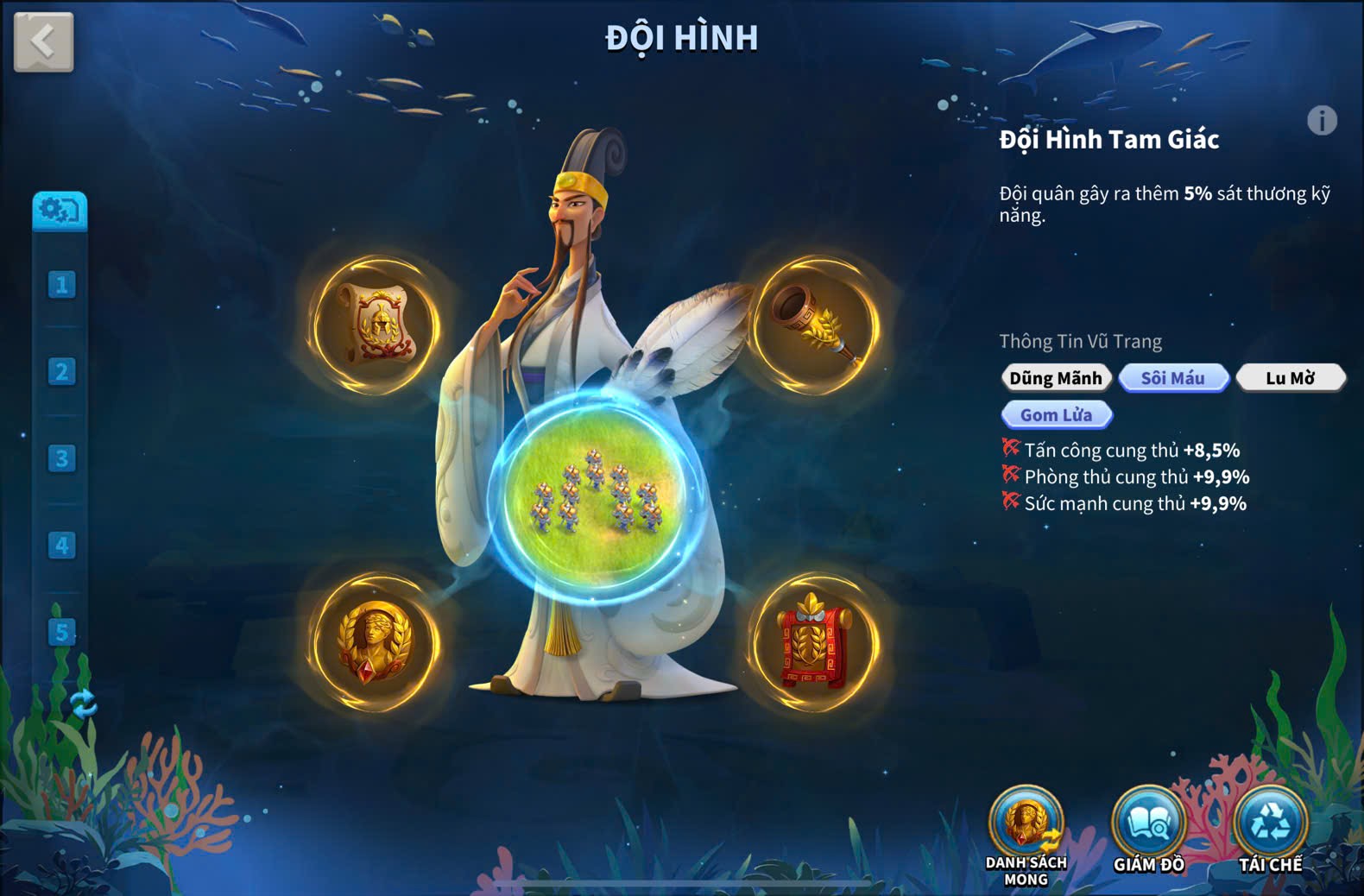The width and height of the screenshot is (1364, 896).
Task: Select the red banner armament slot
Action: [x=815, y=643]
